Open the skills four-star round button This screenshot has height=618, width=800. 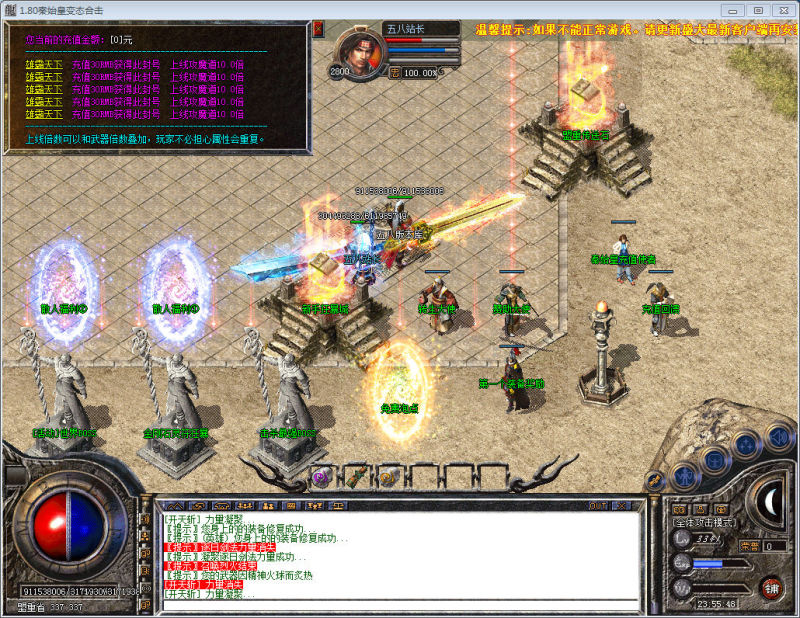[745, 445]
